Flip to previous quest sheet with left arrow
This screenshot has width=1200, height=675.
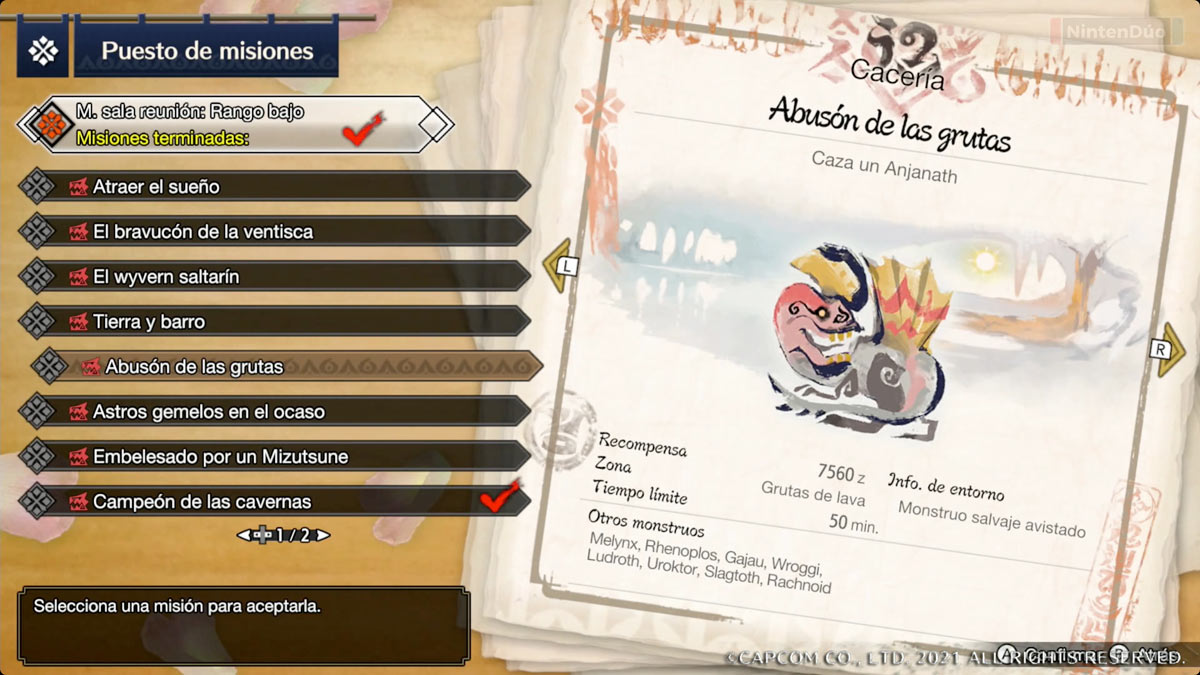(560, 266)
